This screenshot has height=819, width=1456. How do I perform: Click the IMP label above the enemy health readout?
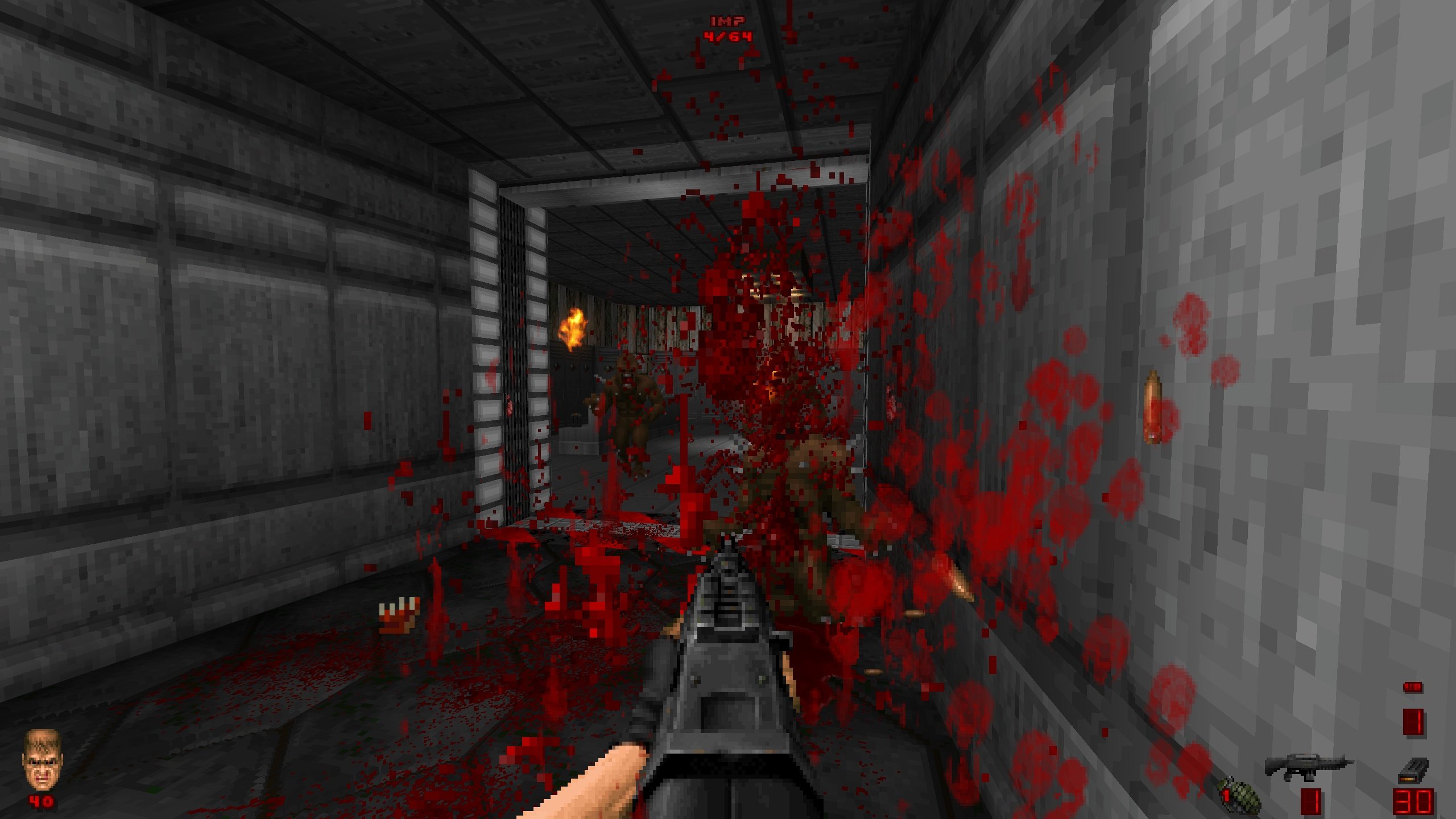click(x=728, y=22)
